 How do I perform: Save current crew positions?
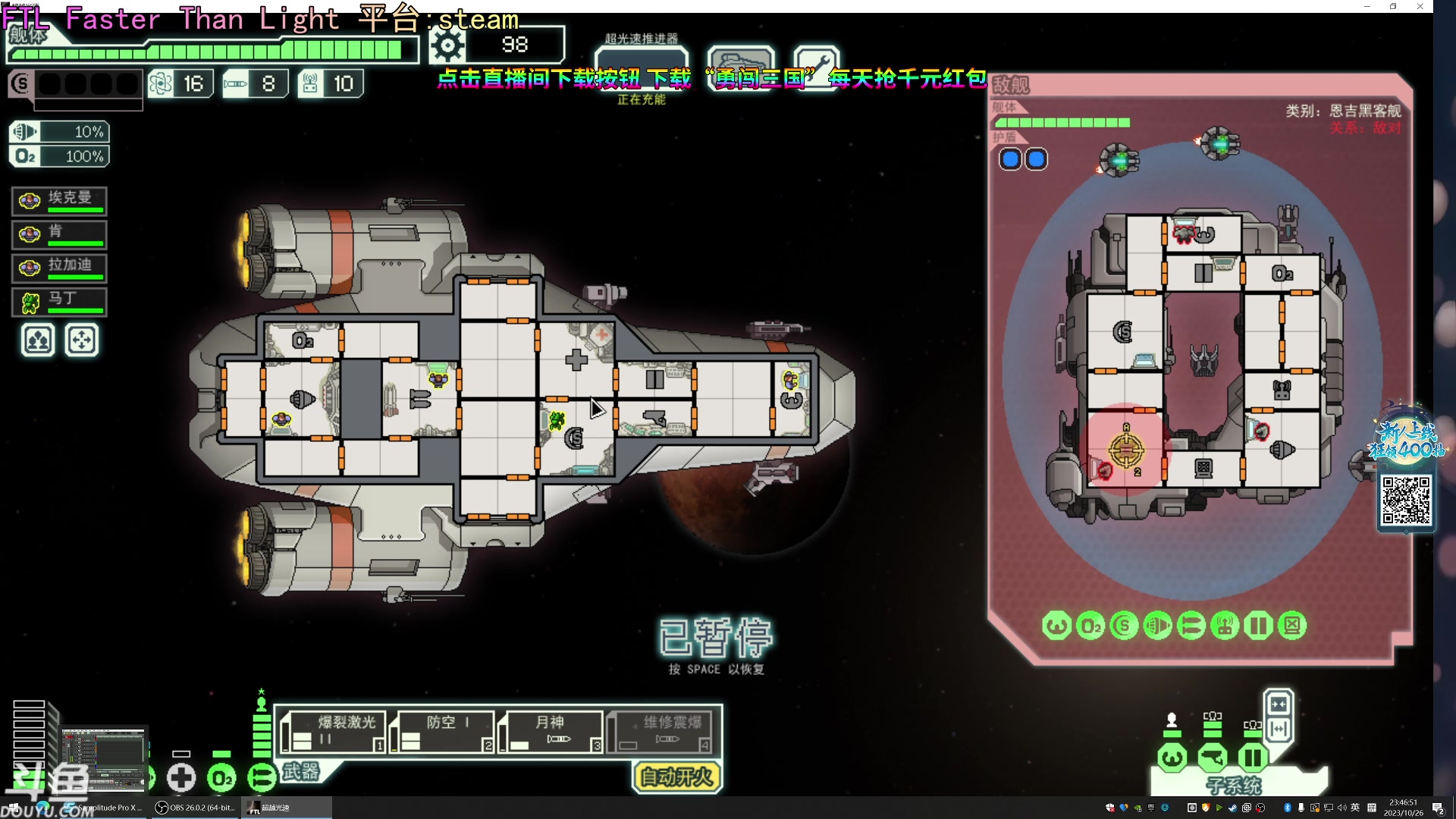tap(38, 340)
